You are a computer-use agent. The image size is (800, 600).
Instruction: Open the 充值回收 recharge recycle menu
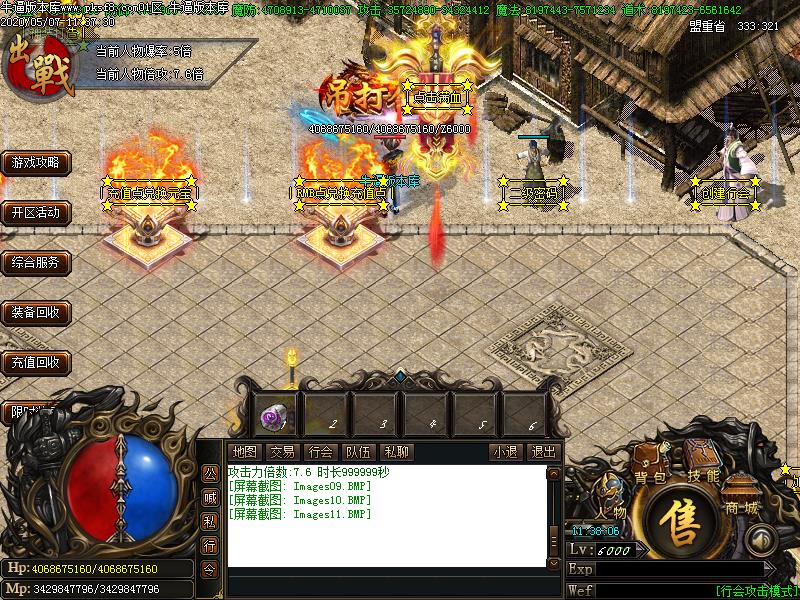[35, 362]
